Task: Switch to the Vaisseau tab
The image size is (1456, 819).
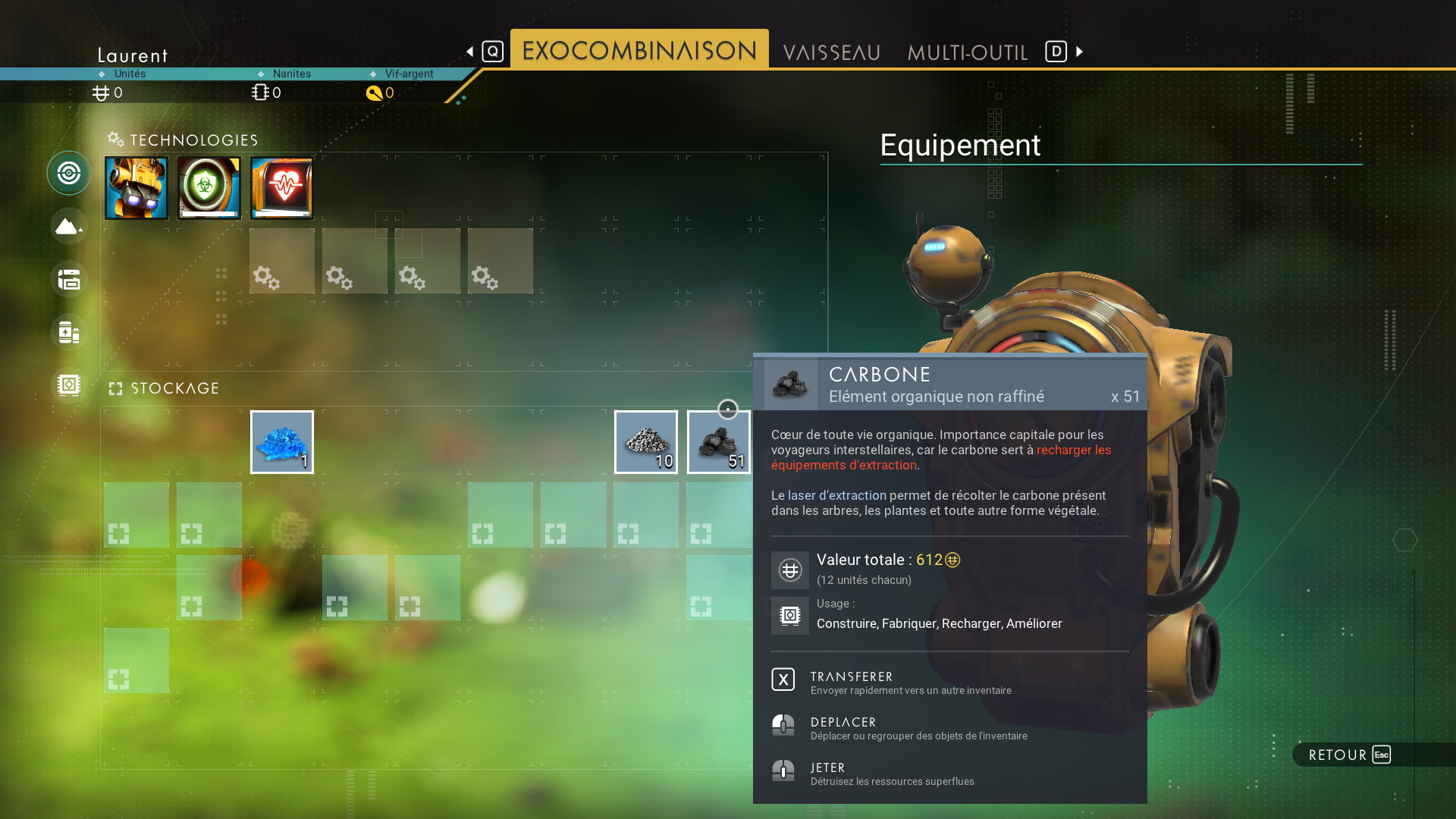Action: (x=831, y=52)
